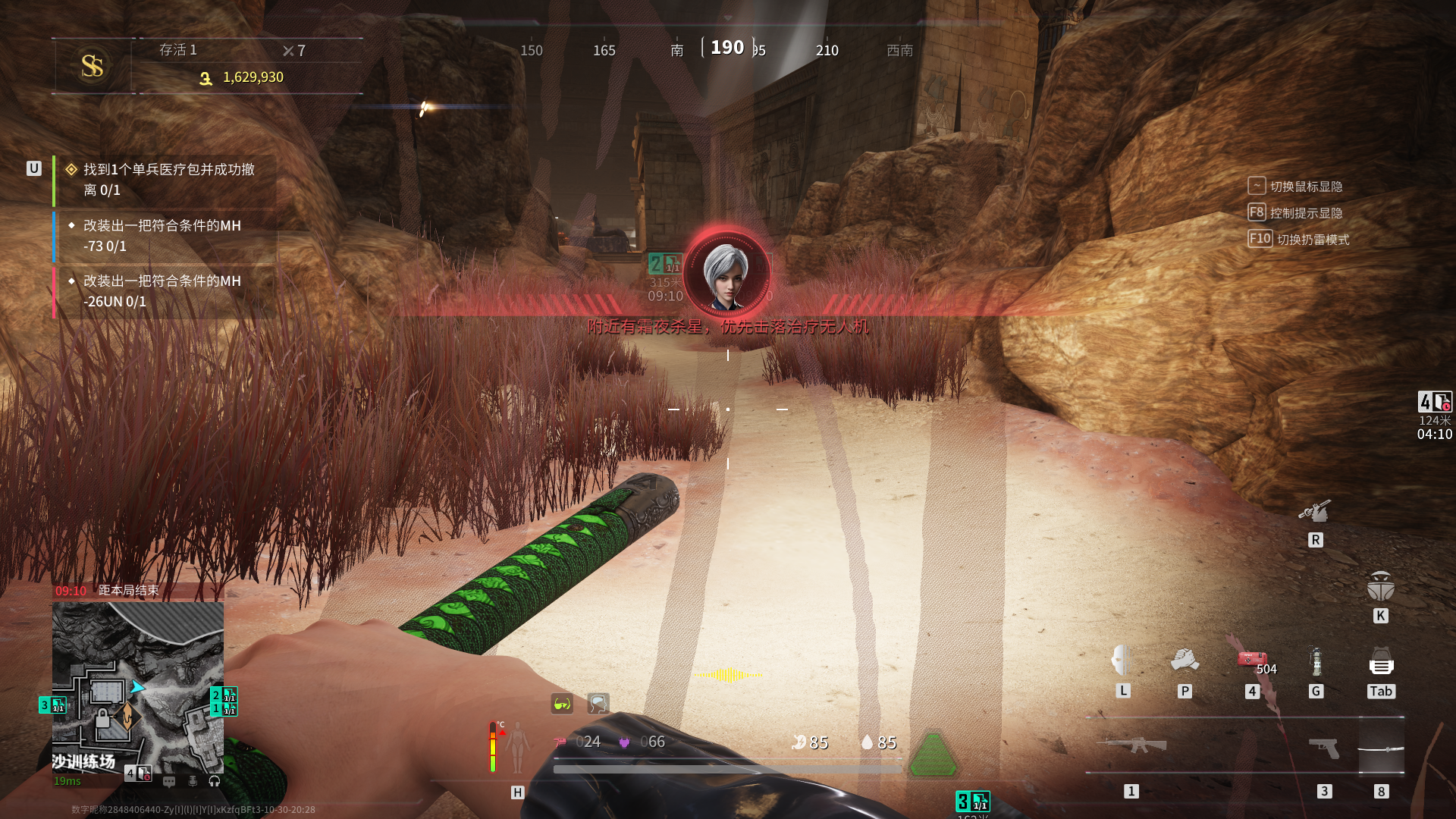
Task: Select the medical pack extraction quest
Action: [168, 180]
